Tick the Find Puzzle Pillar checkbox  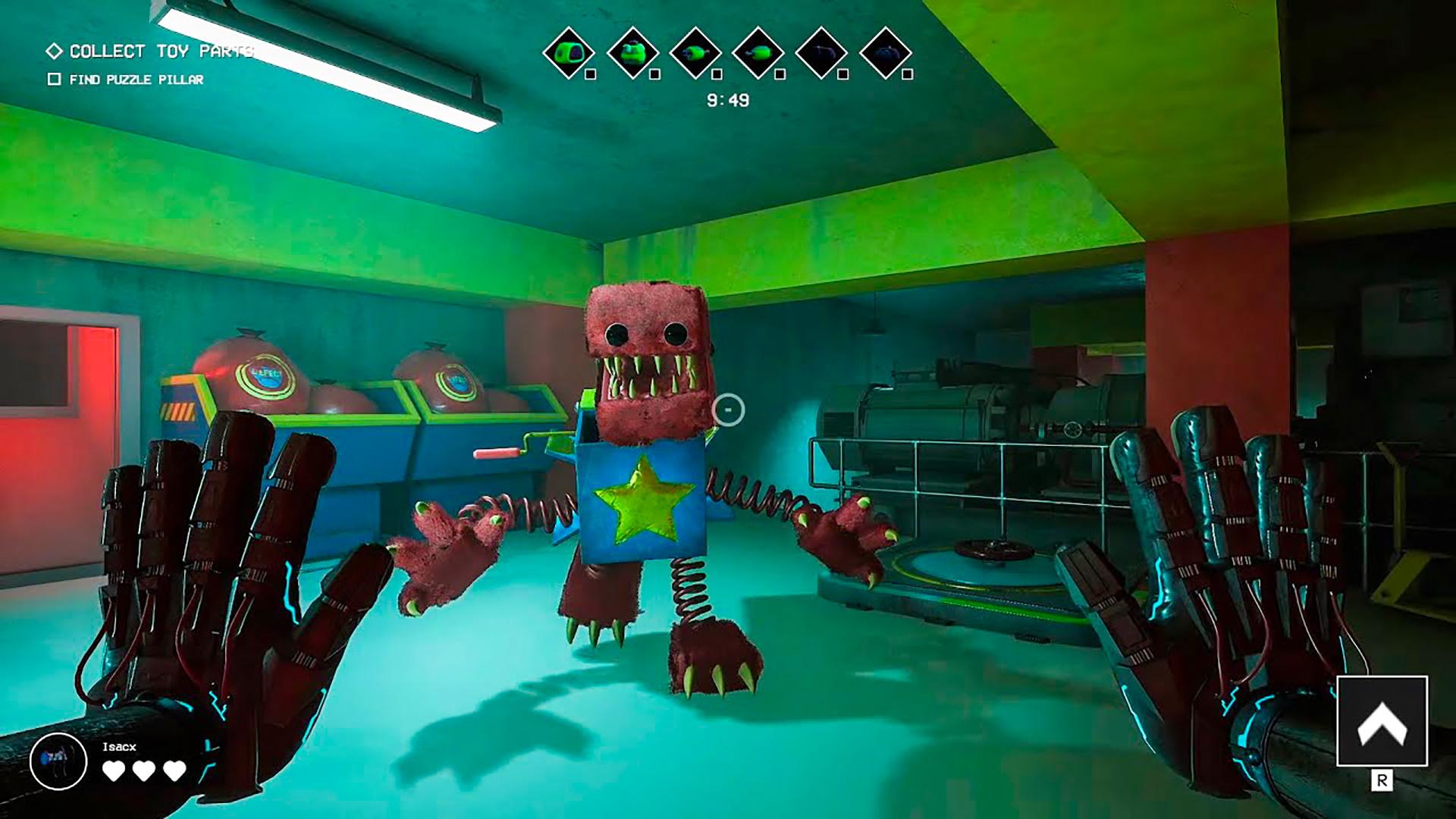[54, 79]
